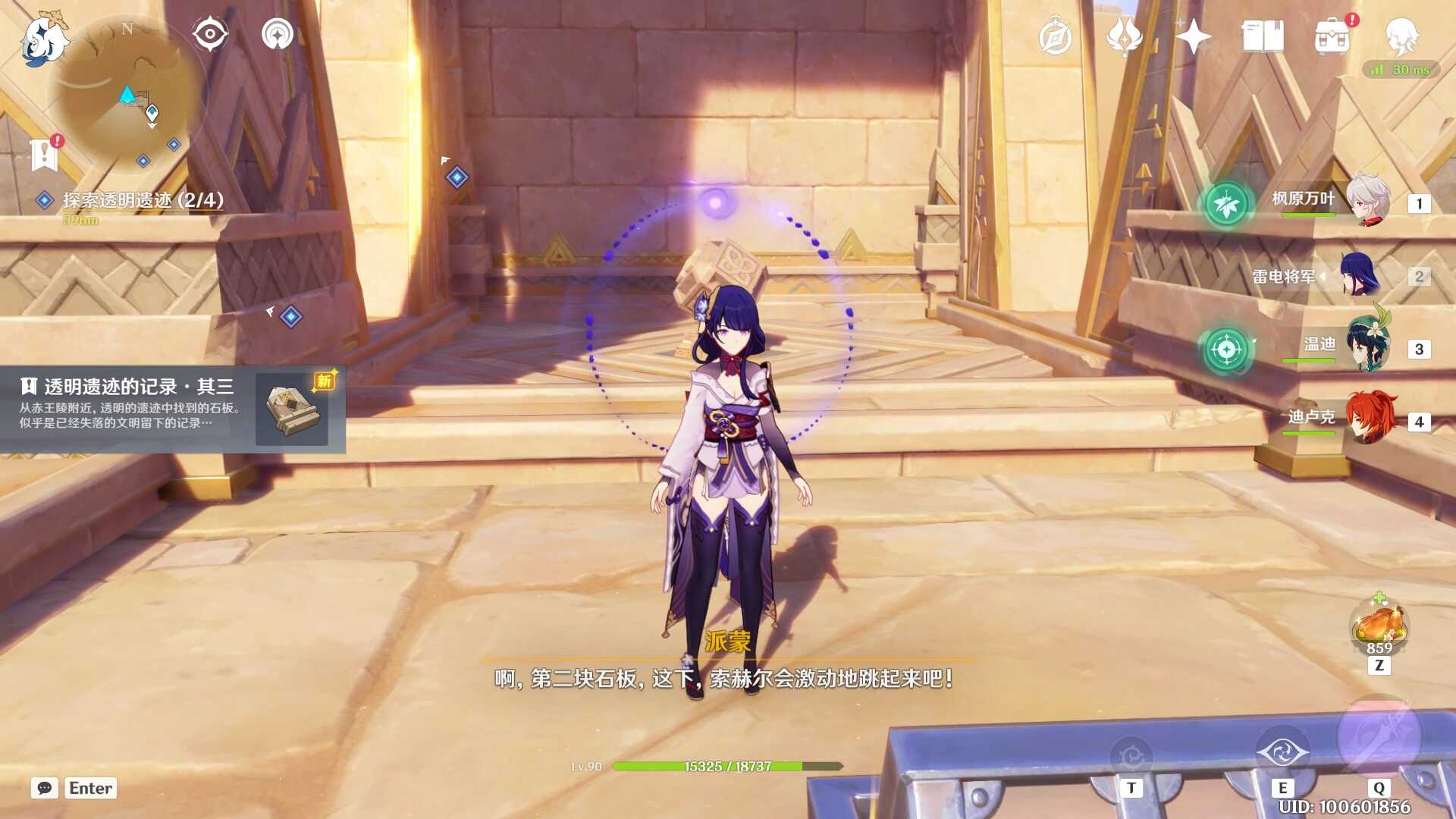
Task: Open the compass adventure handbook icon
Action: pos(1055,37)
